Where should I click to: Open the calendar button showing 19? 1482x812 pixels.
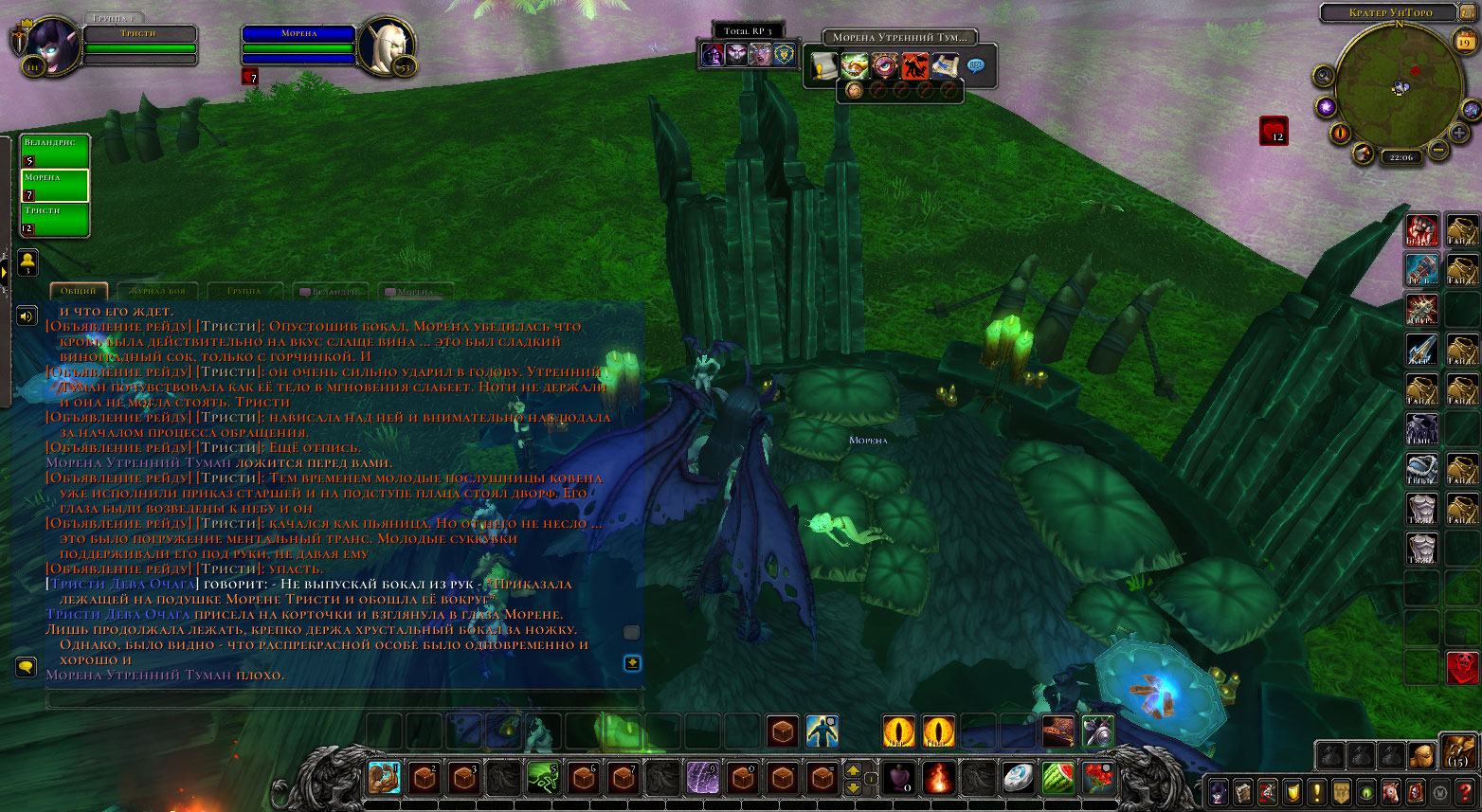coord(1465,42)
